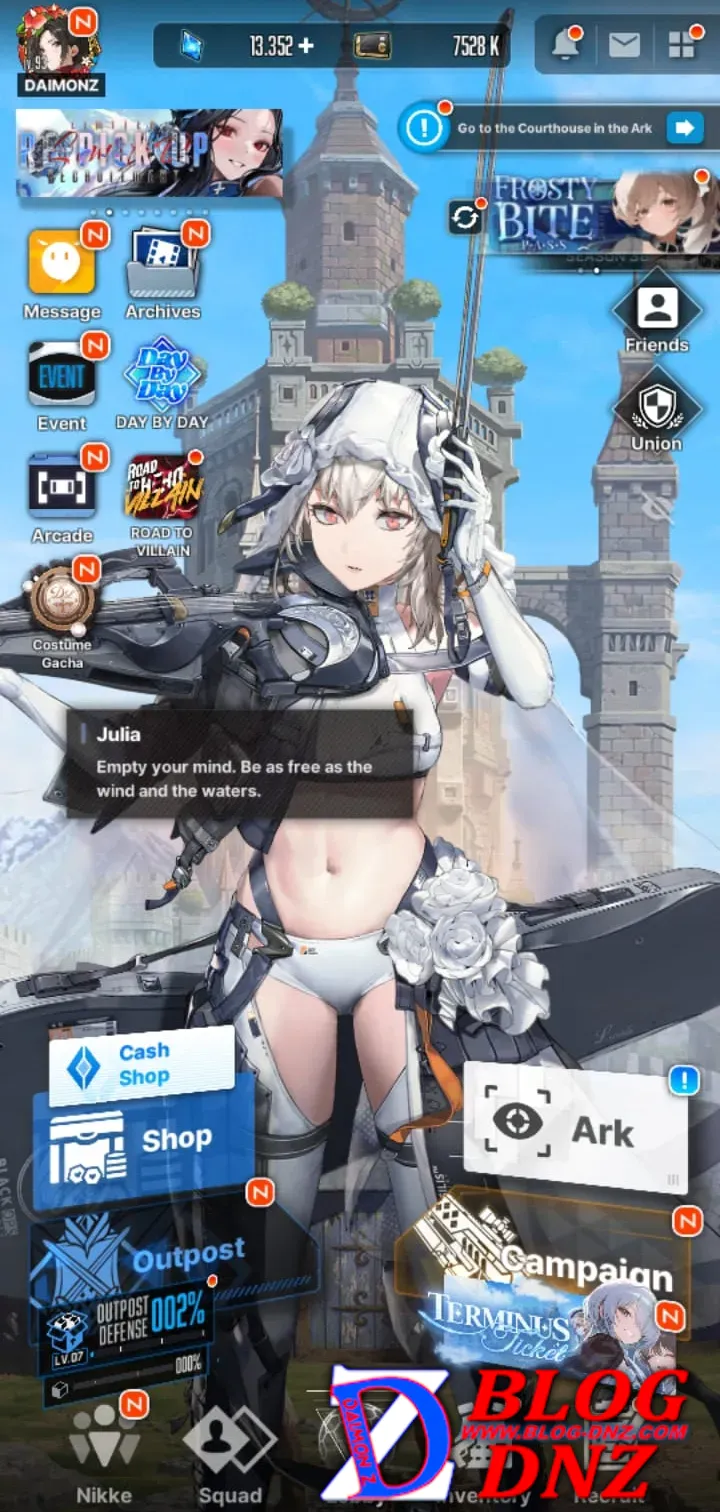The image size is (720, 1512).
Task: Open the notification bell
Action: (x=566, y=45)
